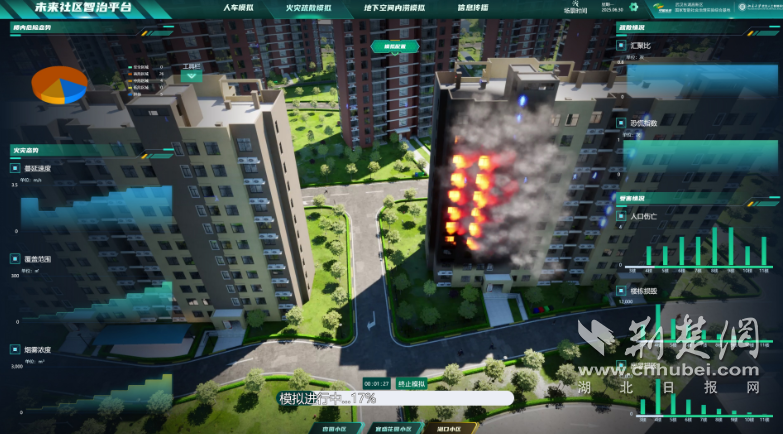This screenshot has height=434, width=783.
Task: Click the 终止模拟 stop simulation button
Action: pyautogui.click(x=412, y=384)
